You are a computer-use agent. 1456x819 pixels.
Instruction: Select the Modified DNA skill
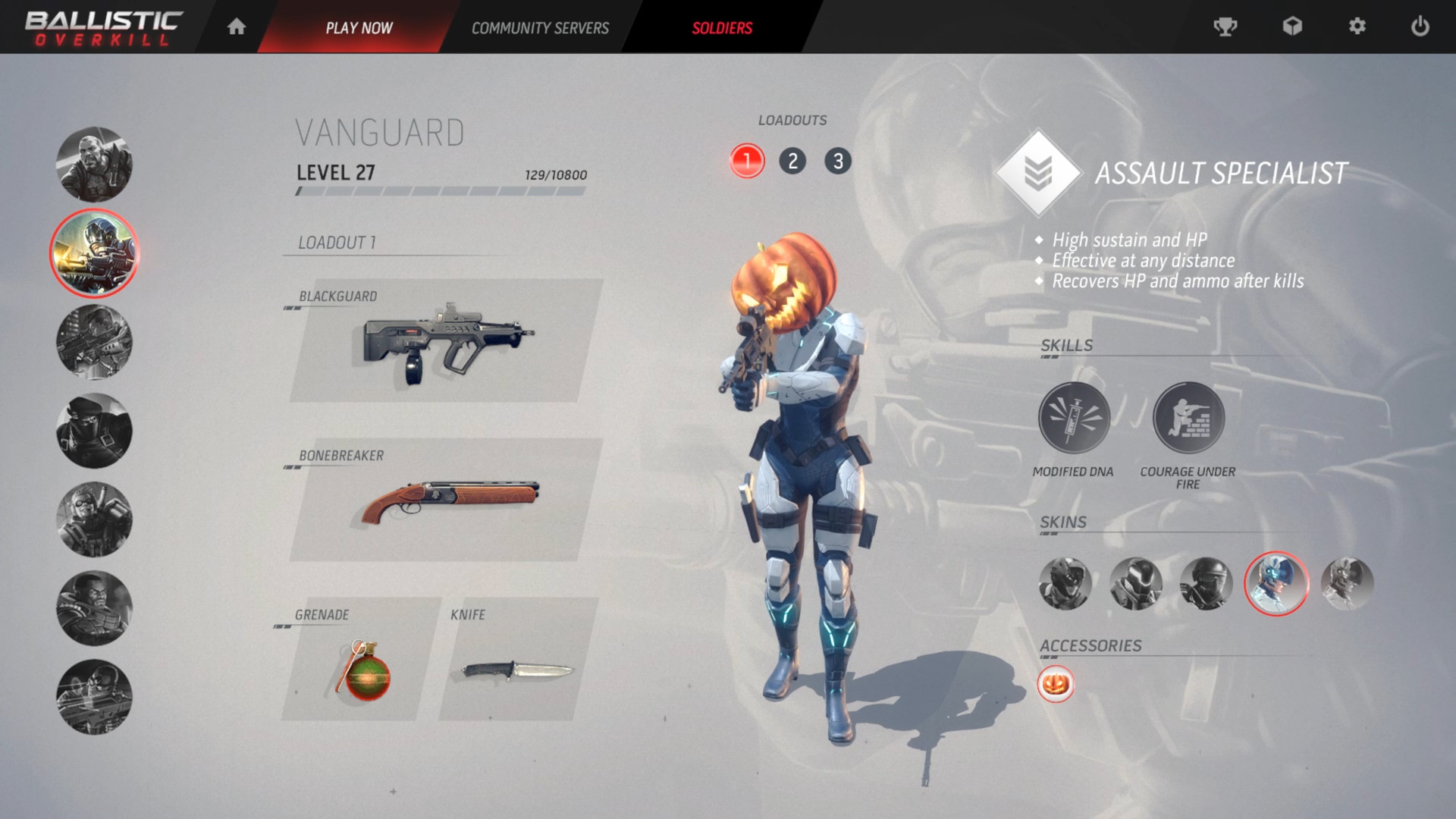[x=1074, y=418]
